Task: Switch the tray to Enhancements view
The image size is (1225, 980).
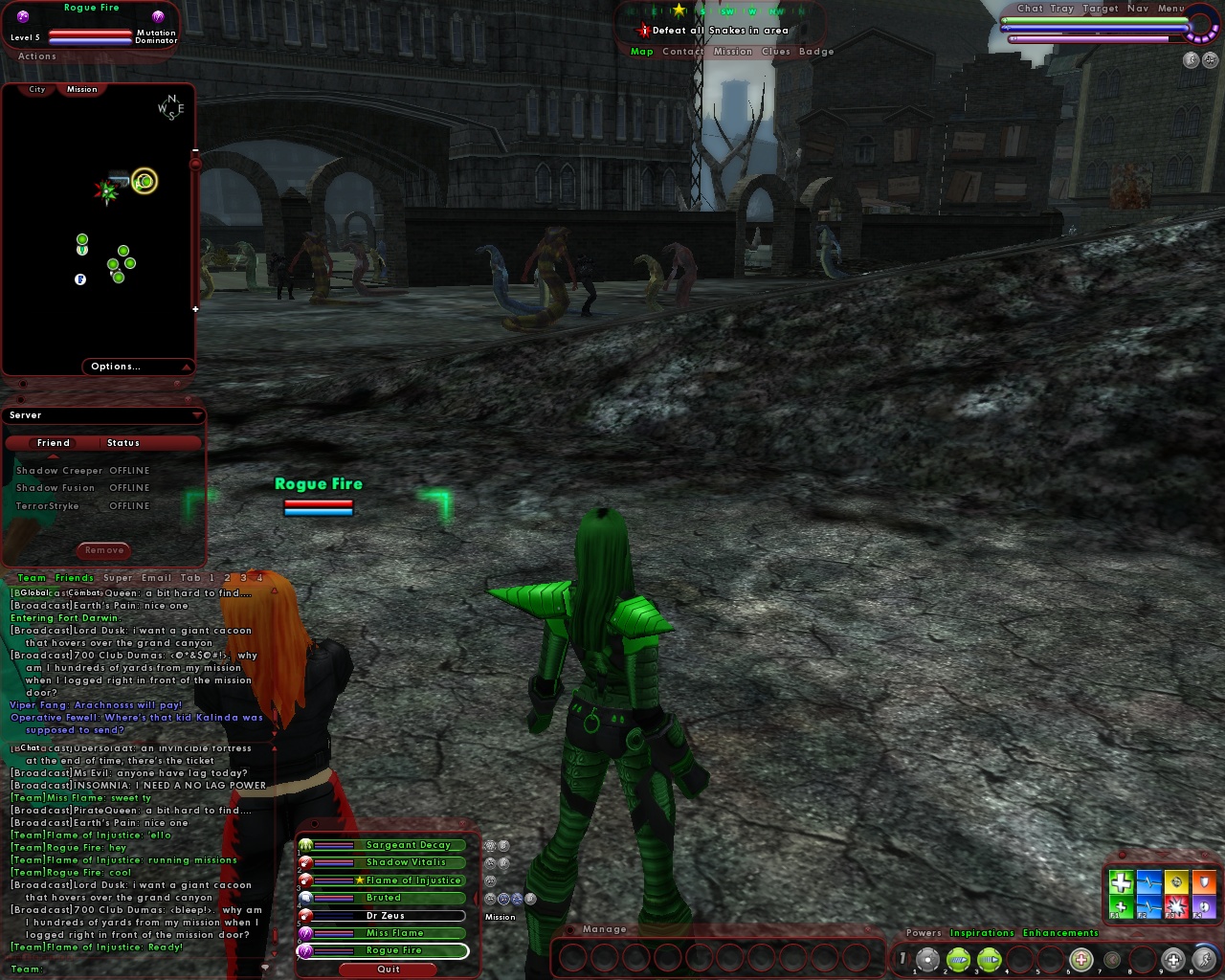Action: (1061, 933)
